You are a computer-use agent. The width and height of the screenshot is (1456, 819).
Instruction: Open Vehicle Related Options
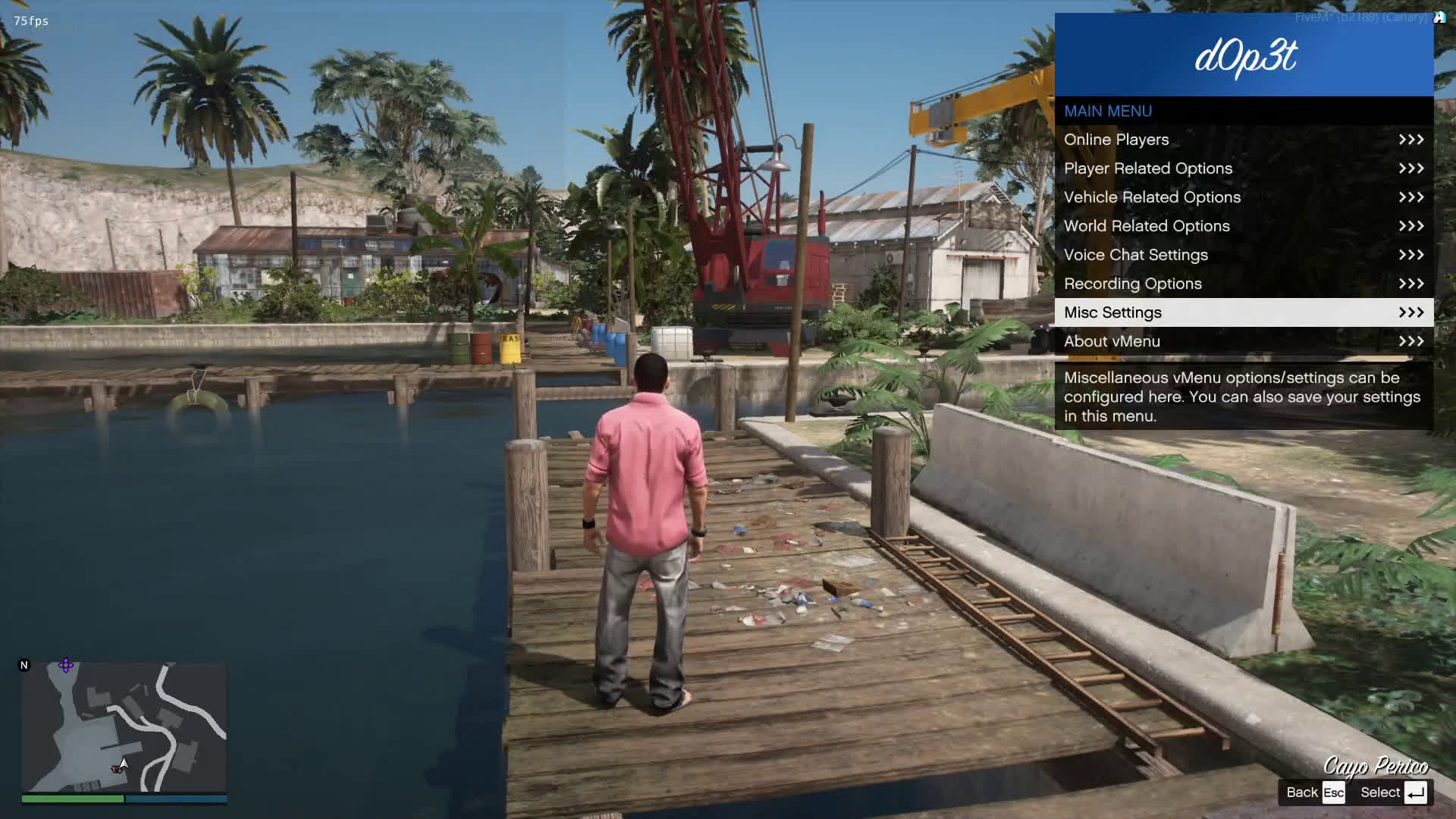pyautogui.click(x=1244, y=197)
